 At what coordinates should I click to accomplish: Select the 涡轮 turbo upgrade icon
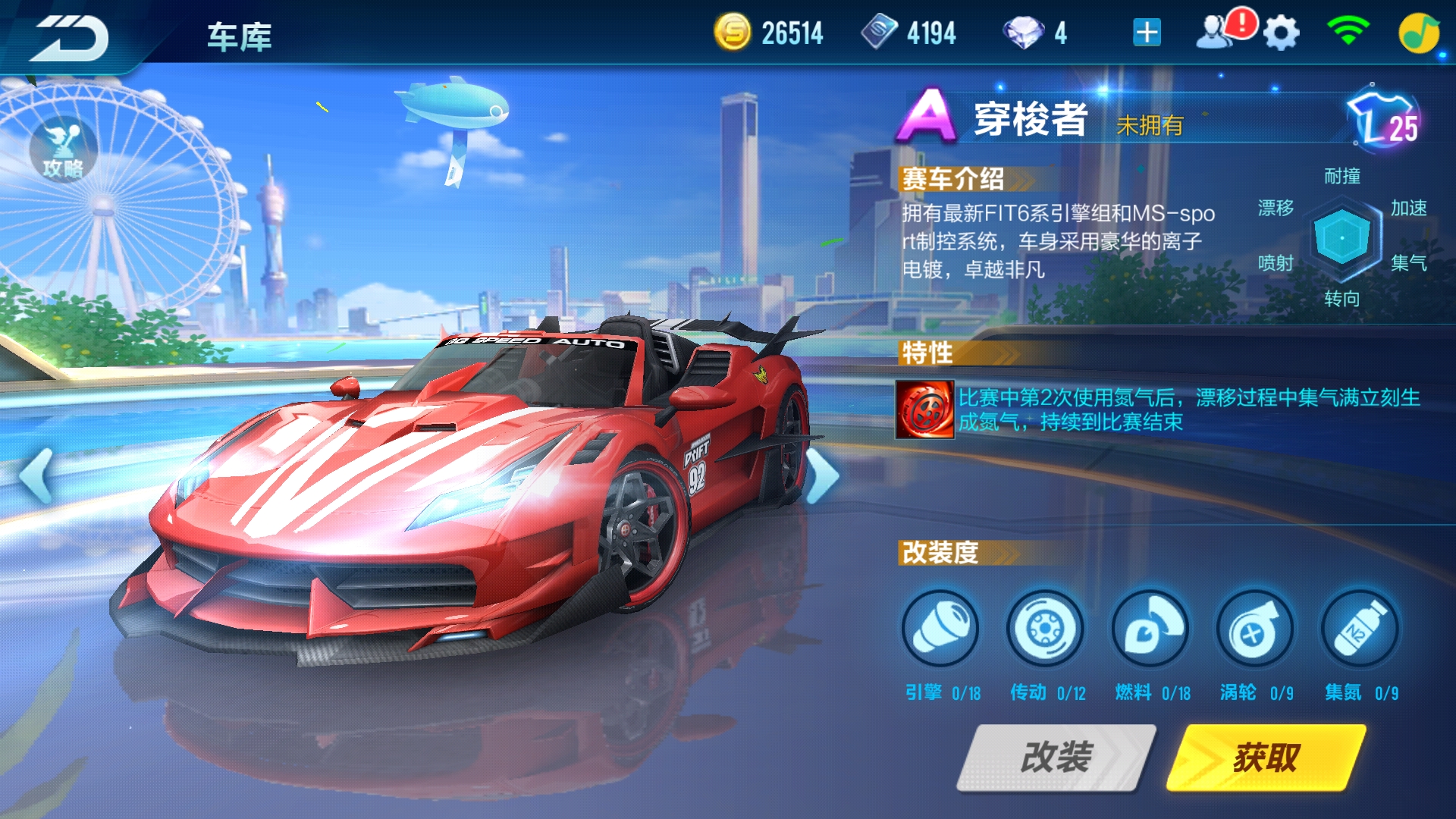(x=1254, y=629)
